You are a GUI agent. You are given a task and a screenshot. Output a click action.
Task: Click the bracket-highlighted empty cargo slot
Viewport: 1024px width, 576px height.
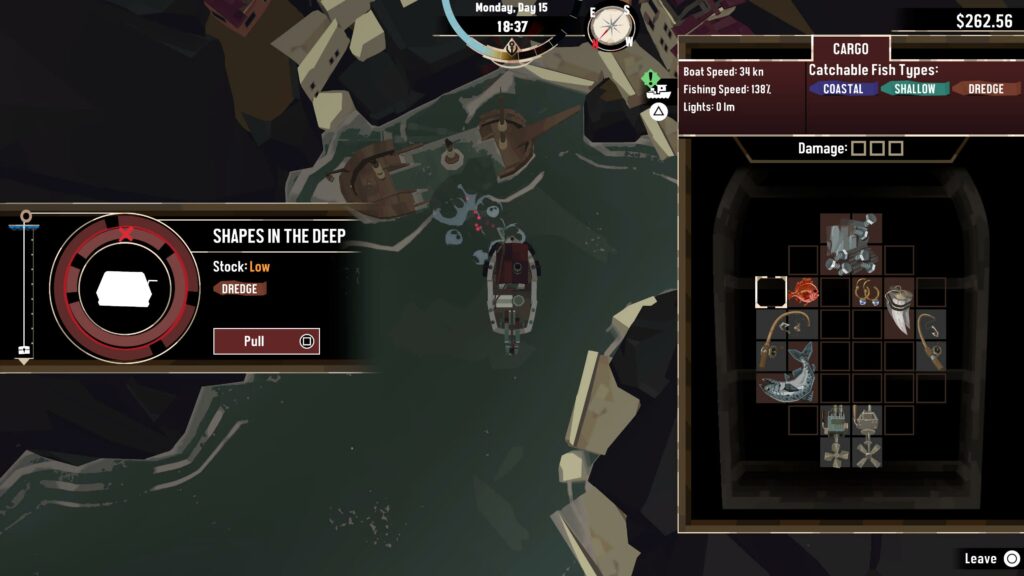pyautogui.click(x=771, y=292)
